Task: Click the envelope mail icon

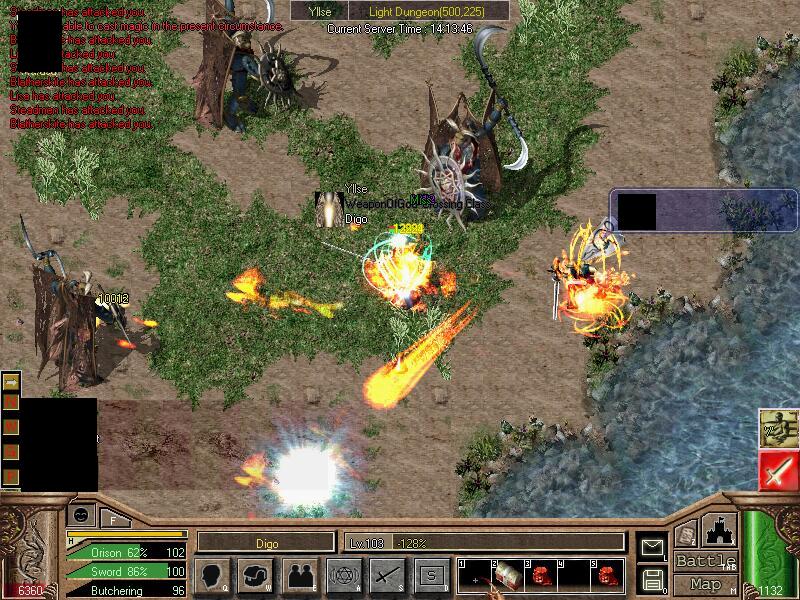Action: pyautogui.click(x=652, y=547)
